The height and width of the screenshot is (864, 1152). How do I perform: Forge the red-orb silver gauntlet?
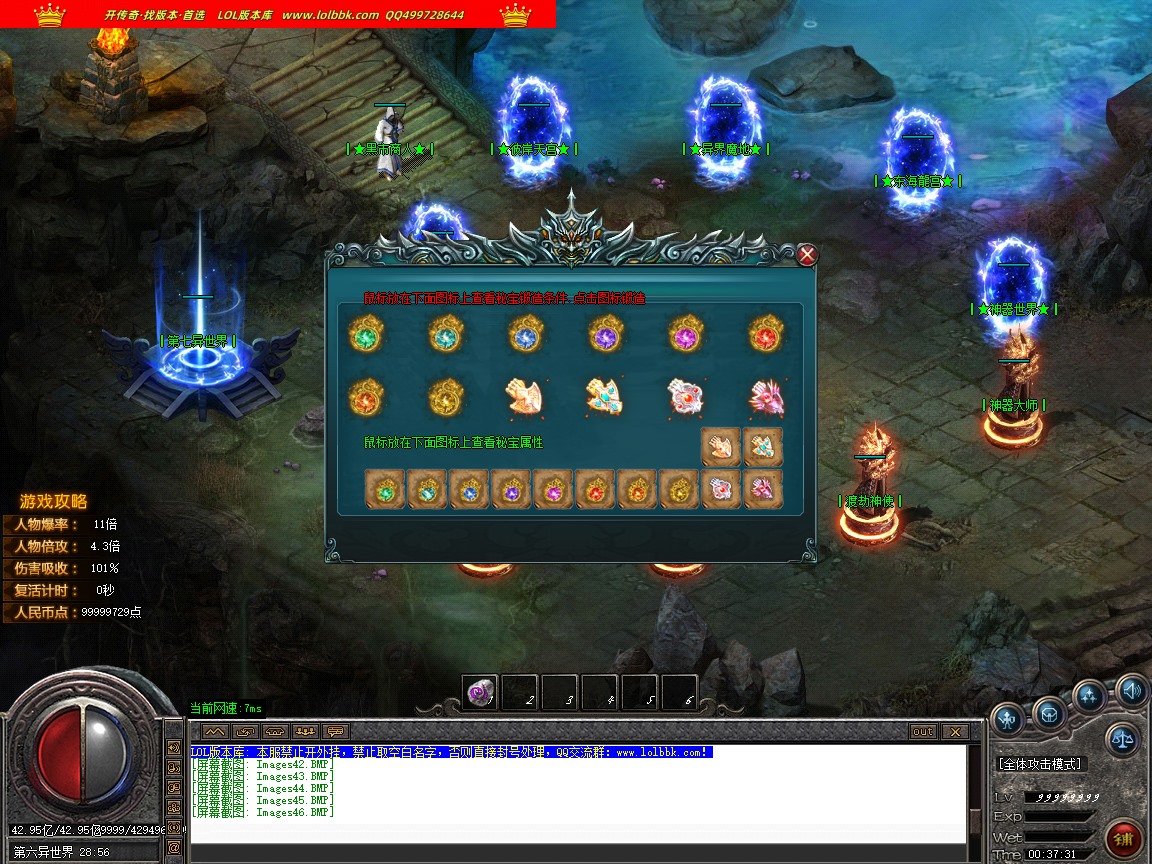click(686, 397)
